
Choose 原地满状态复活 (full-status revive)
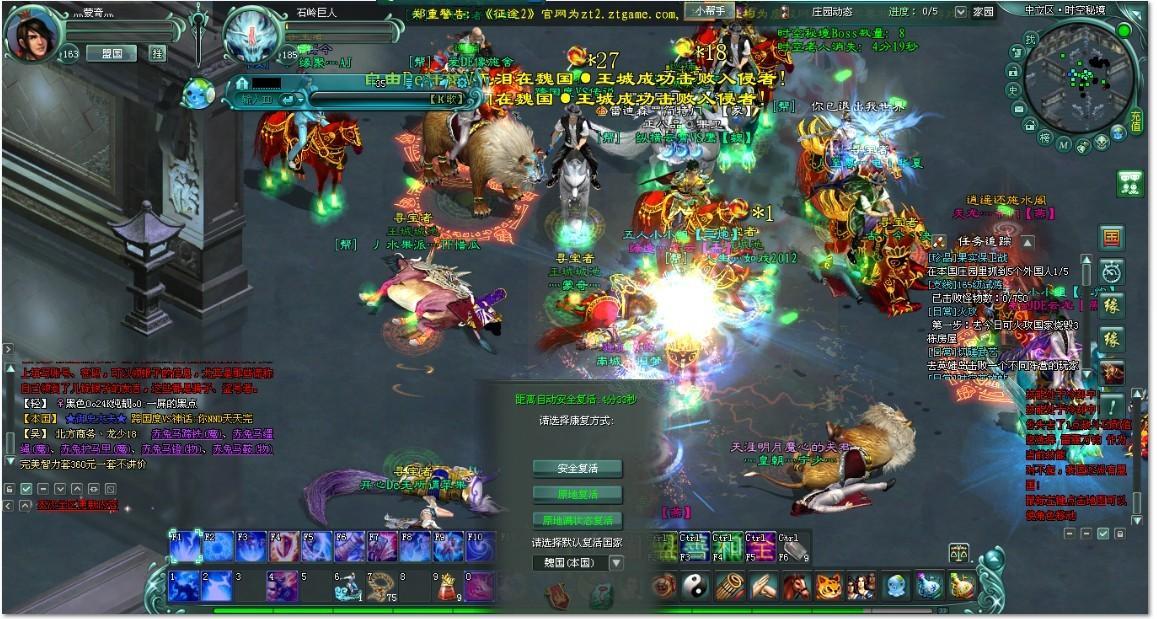coord(577,520)
